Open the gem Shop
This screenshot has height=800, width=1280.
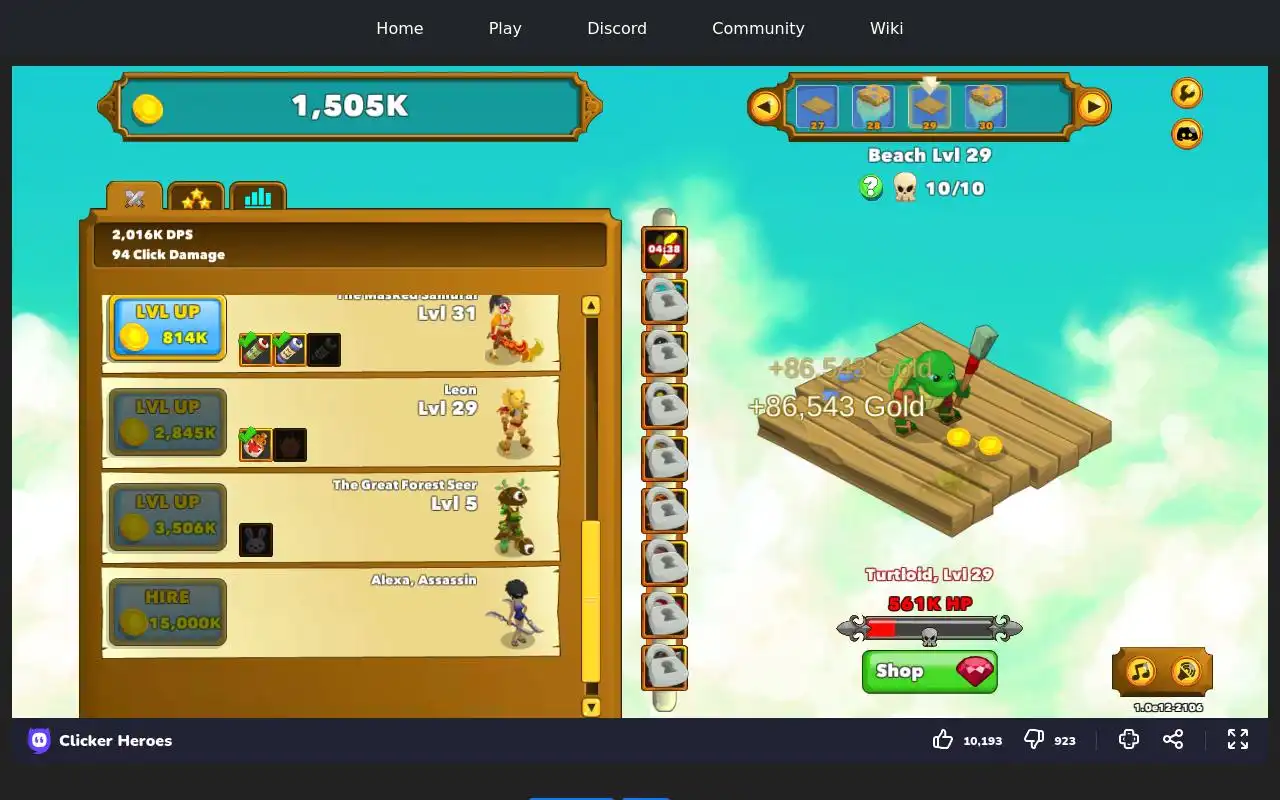pos(929,671)
